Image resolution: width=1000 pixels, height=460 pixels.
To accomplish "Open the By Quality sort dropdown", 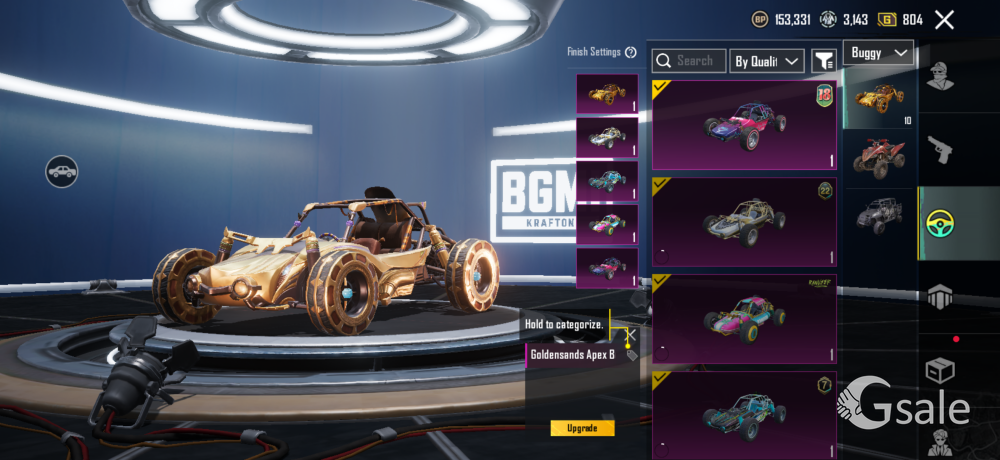I will pyautogui.click(x=767, y=61).
